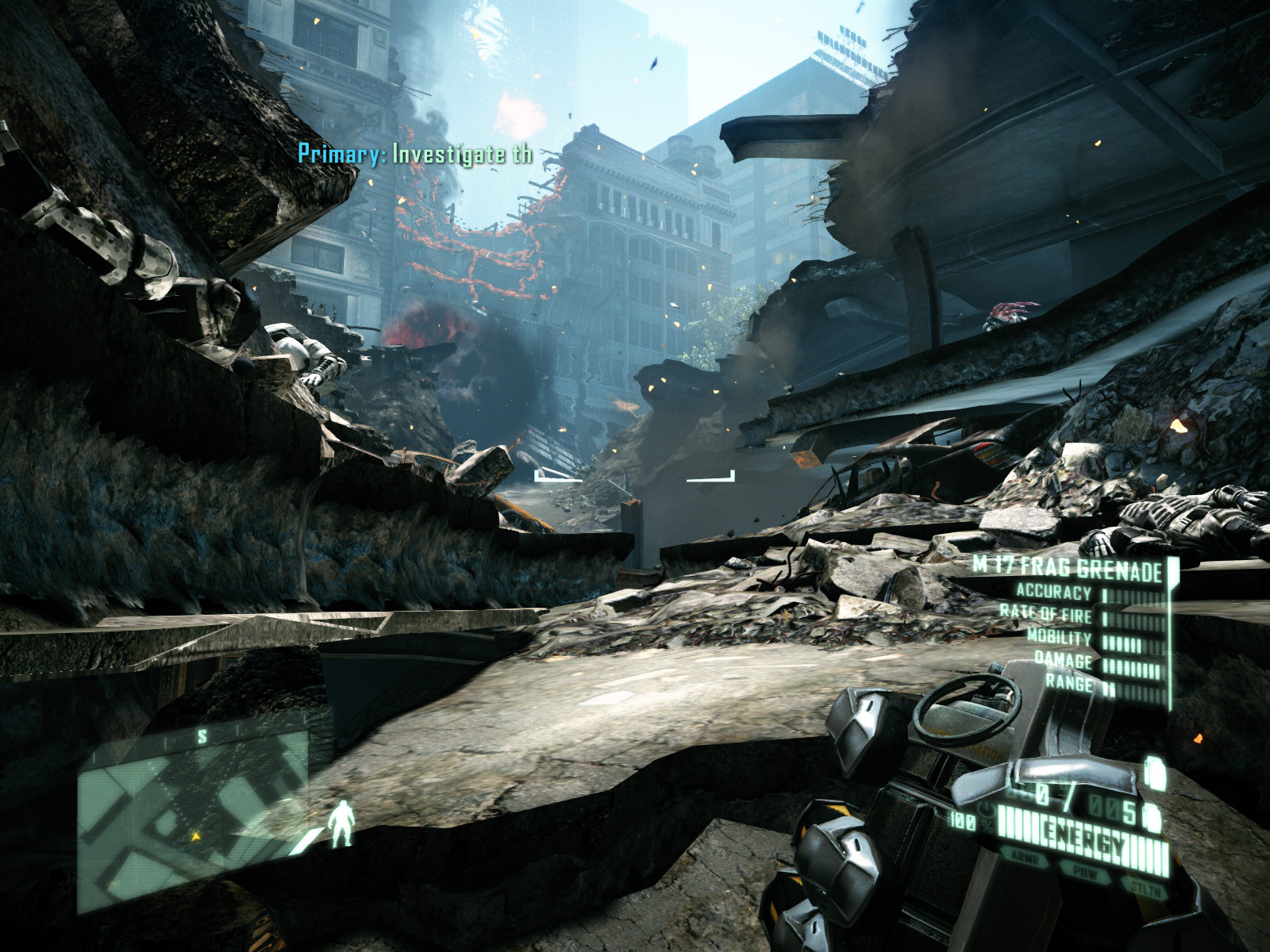Screen dimensions: 1270x952
Task: Activate the POW suit mode indicator
Action: pos(1083,869)
